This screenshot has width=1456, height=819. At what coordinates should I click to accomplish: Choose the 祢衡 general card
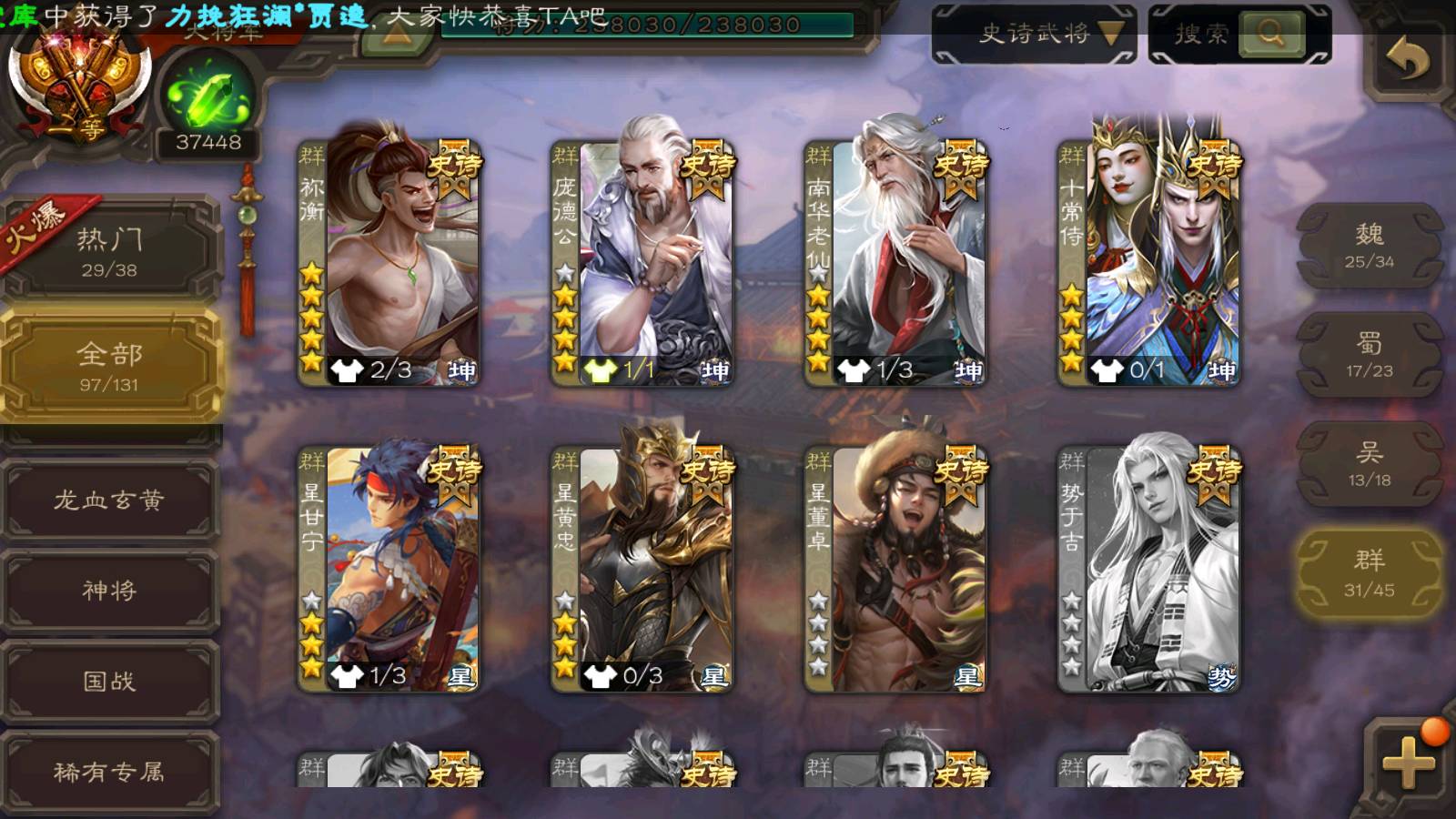389,262
